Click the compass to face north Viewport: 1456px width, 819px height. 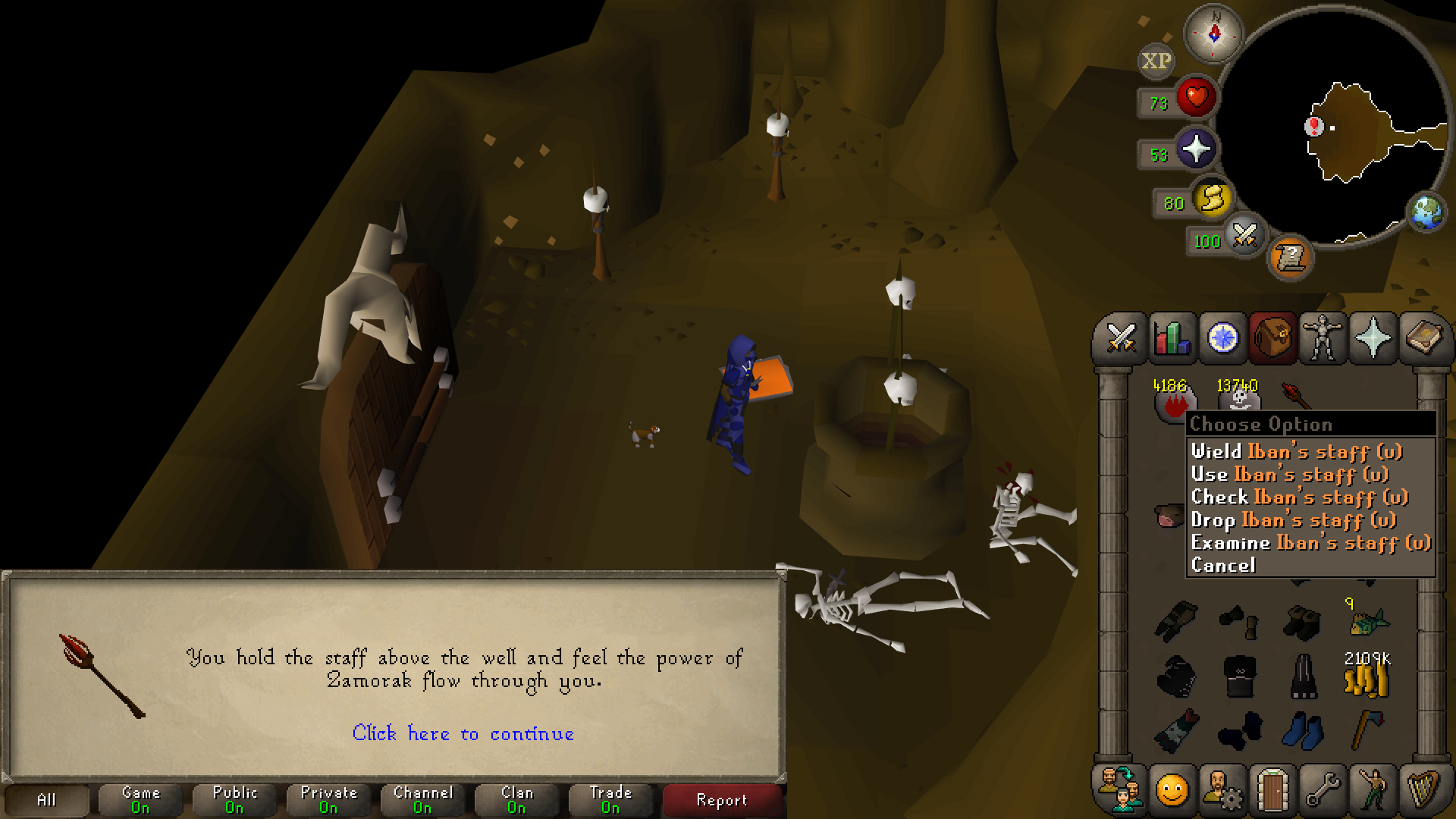(x=1213, y=34)
